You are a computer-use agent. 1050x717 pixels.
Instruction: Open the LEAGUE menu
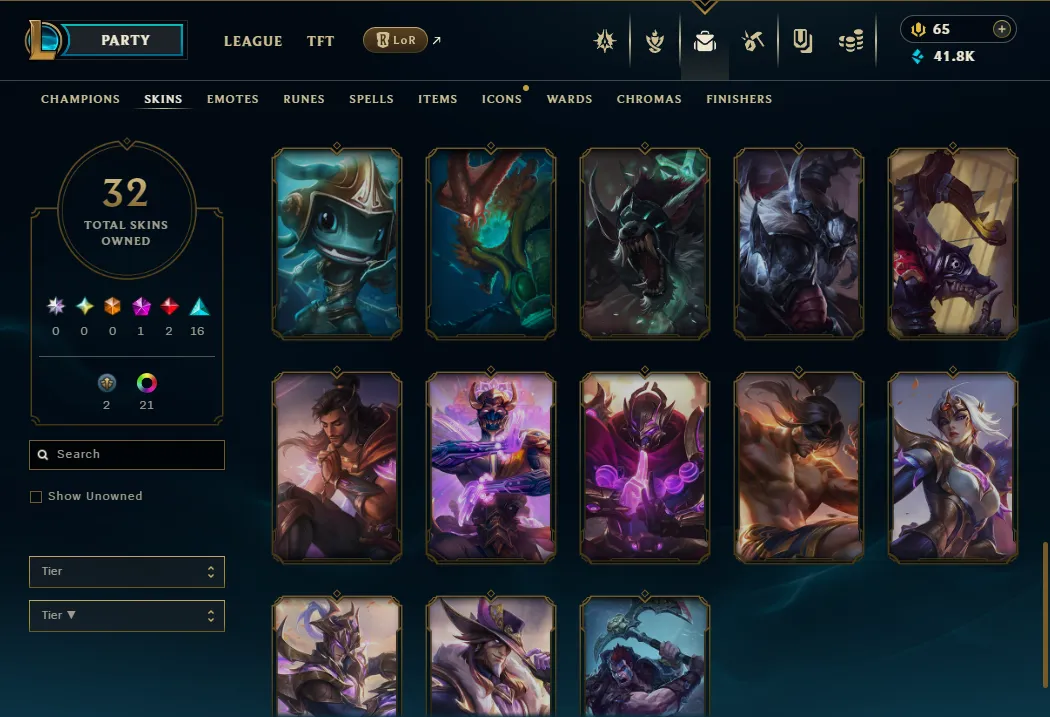[253, 41]
